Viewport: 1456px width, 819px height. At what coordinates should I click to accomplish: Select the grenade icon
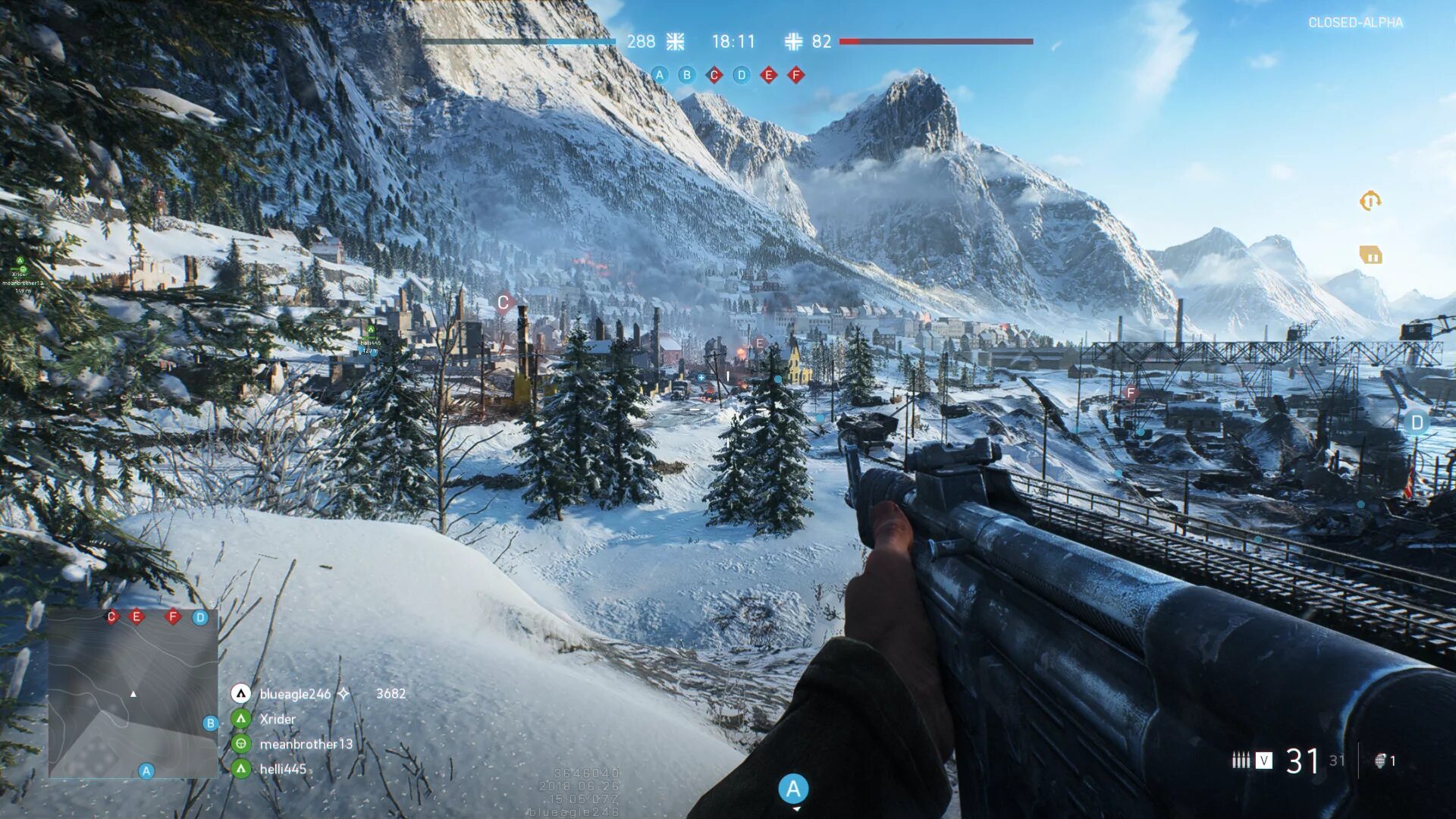point(1381,761)
